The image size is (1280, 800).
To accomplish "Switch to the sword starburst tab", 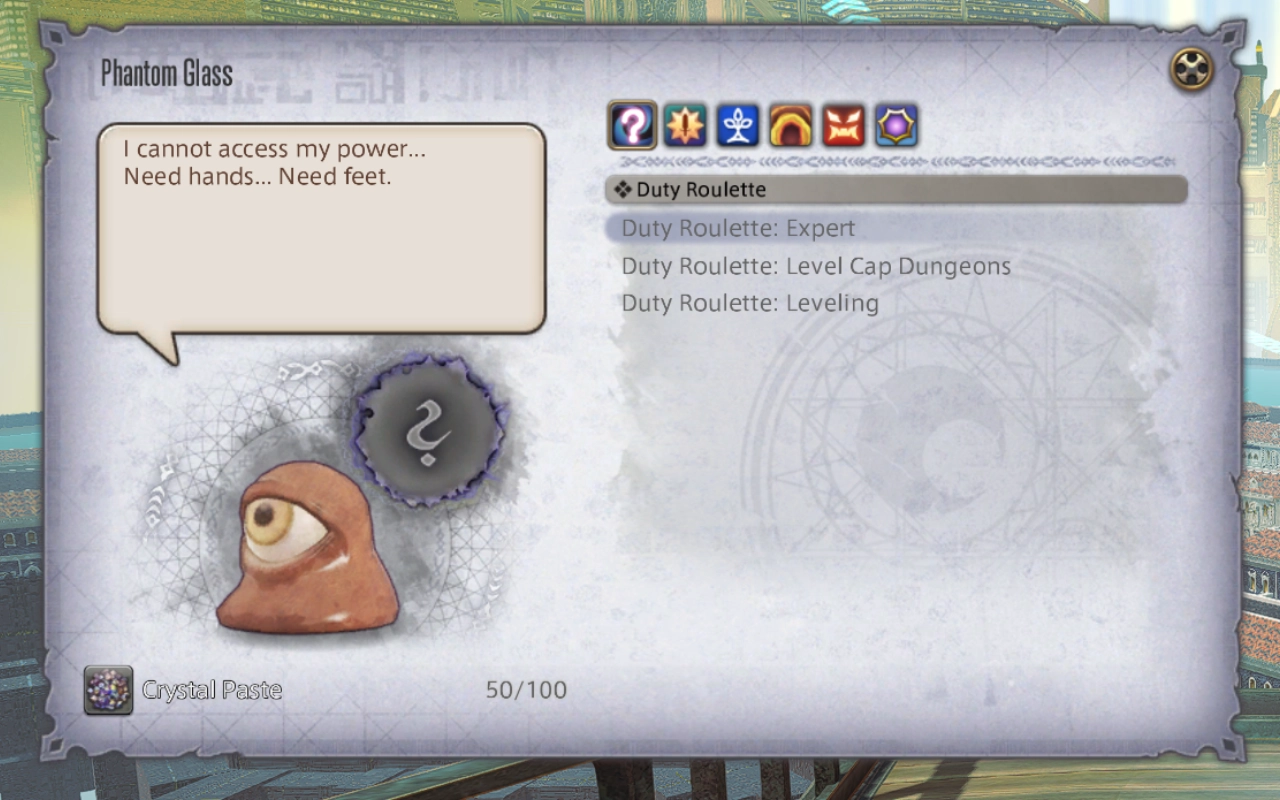I will pyautogui.click(x=685, y=126).
